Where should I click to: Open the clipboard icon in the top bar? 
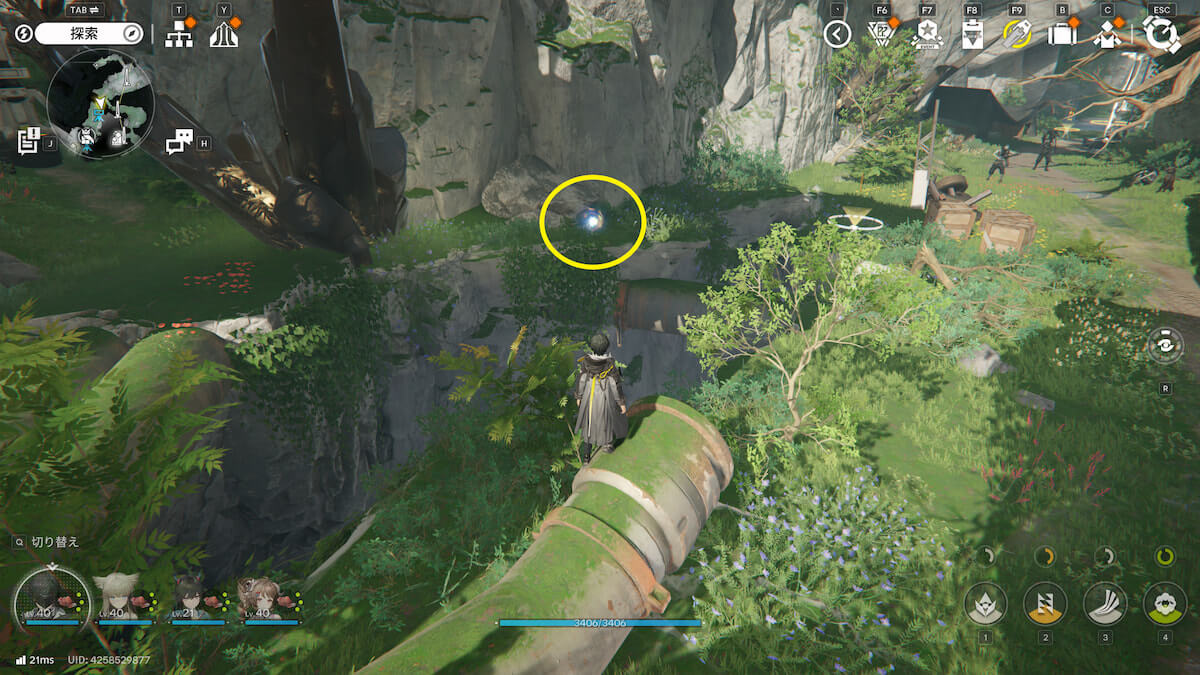971,35
